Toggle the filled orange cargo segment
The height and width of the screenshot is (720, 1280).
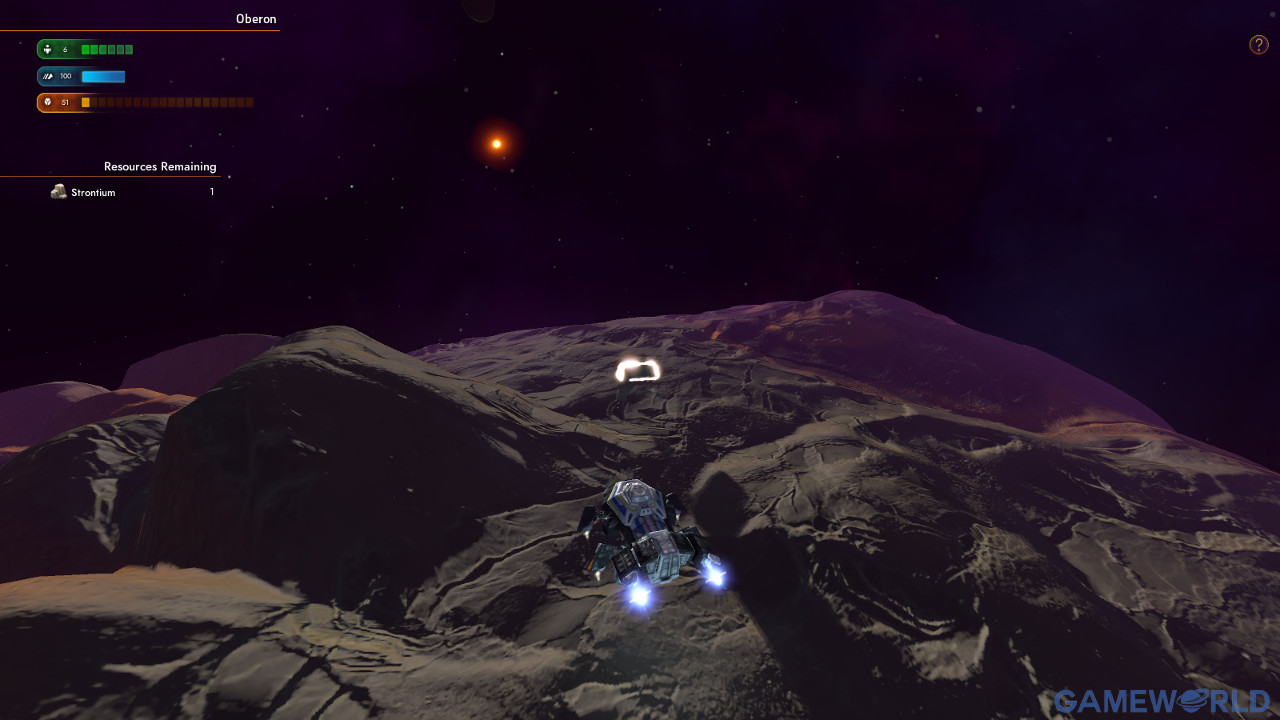(84, 101)
